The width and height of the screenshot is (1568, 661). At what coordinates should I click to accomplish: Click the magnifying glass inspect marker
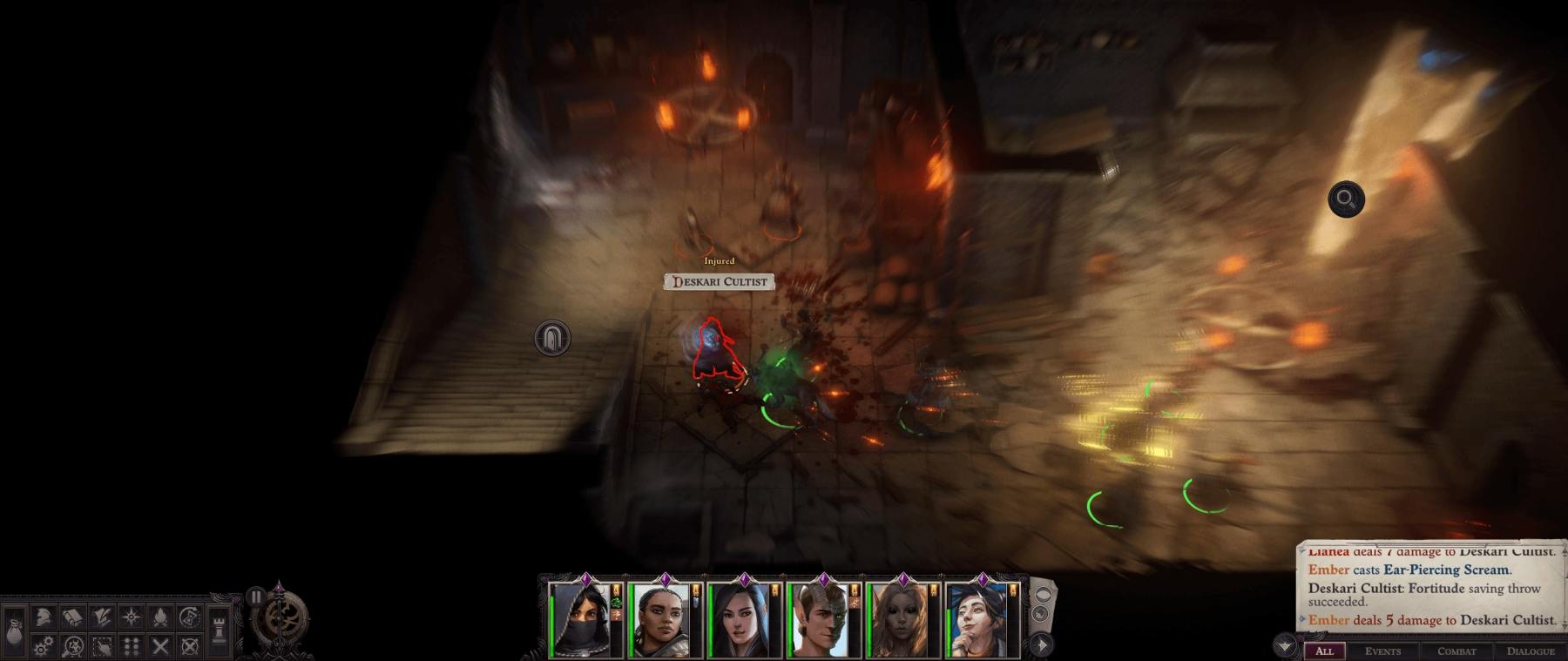tap(1346, 199)
